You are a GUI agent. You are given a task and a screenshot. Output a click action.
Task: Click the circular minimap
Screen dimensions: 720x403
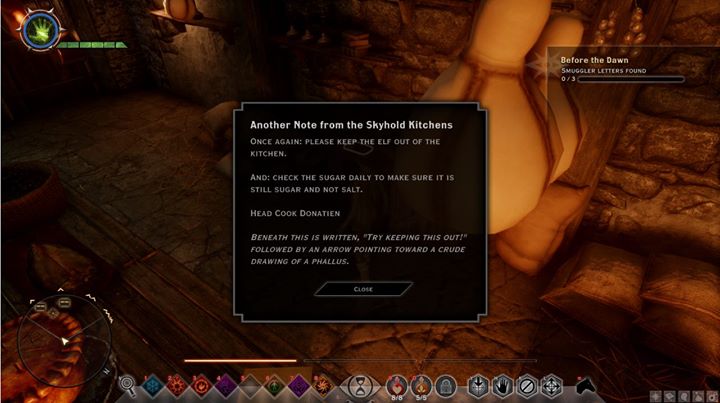click(x=63, y=342)
